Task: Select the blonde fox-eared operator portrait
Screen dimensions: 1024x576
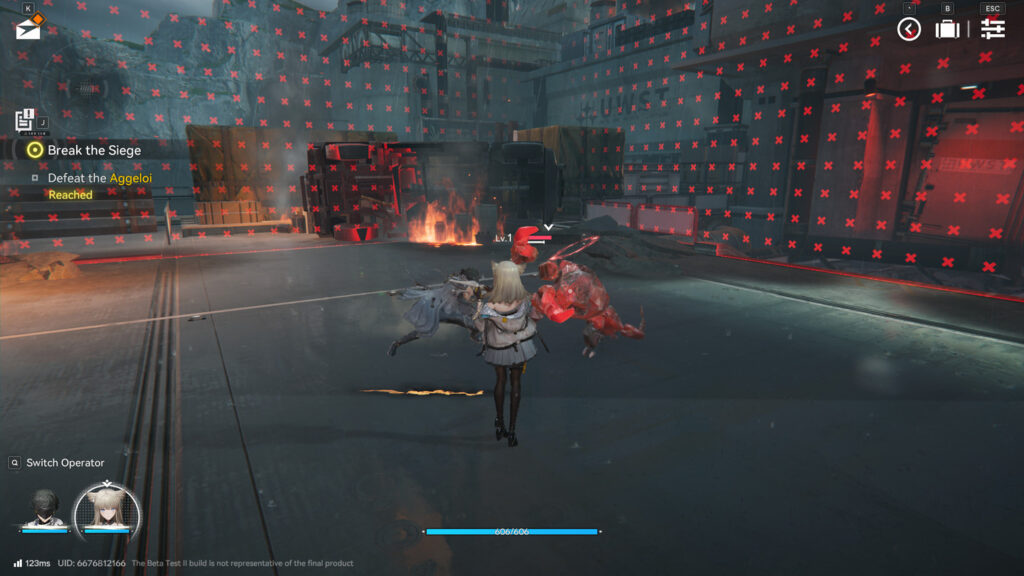Action: click(x=107, y=510)
